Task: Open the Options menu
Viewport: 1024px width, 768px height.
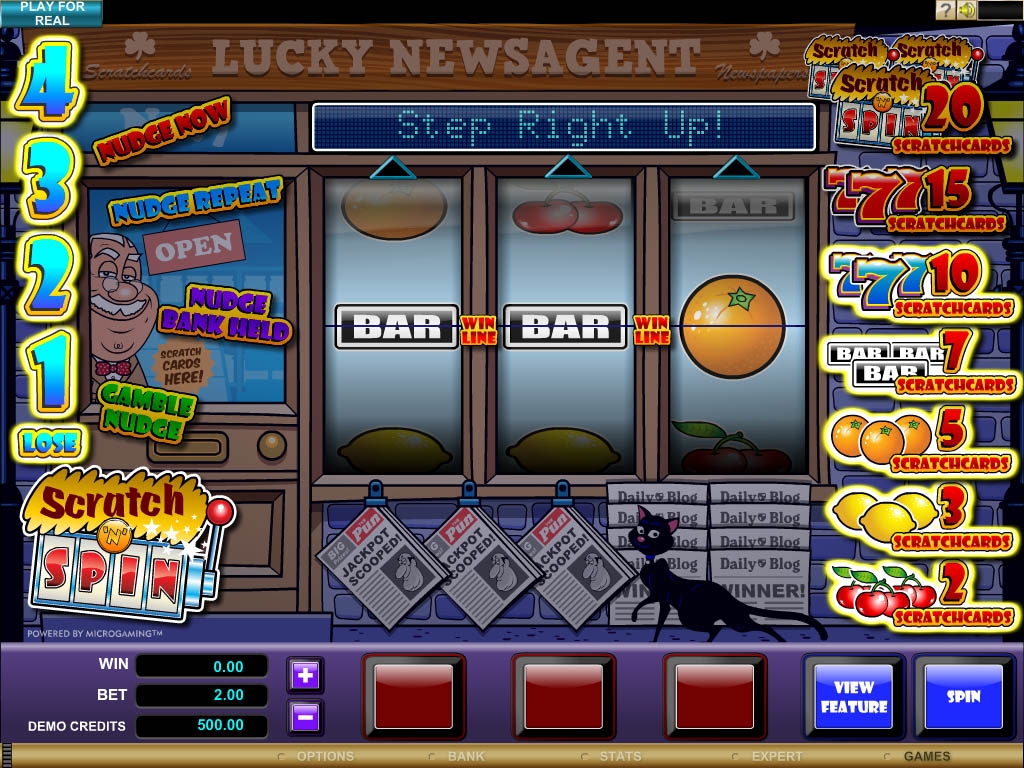Action: coord(324,757)
